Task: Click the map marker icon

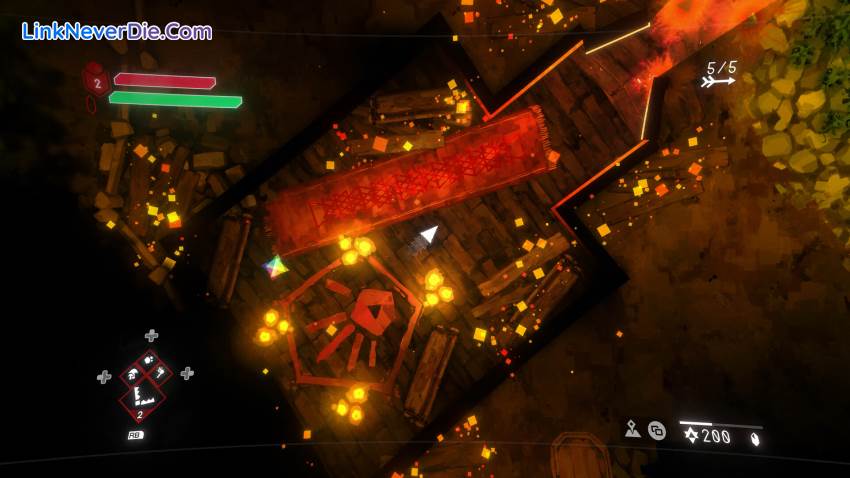Action: pyautogui.click(x=633, y=429)
